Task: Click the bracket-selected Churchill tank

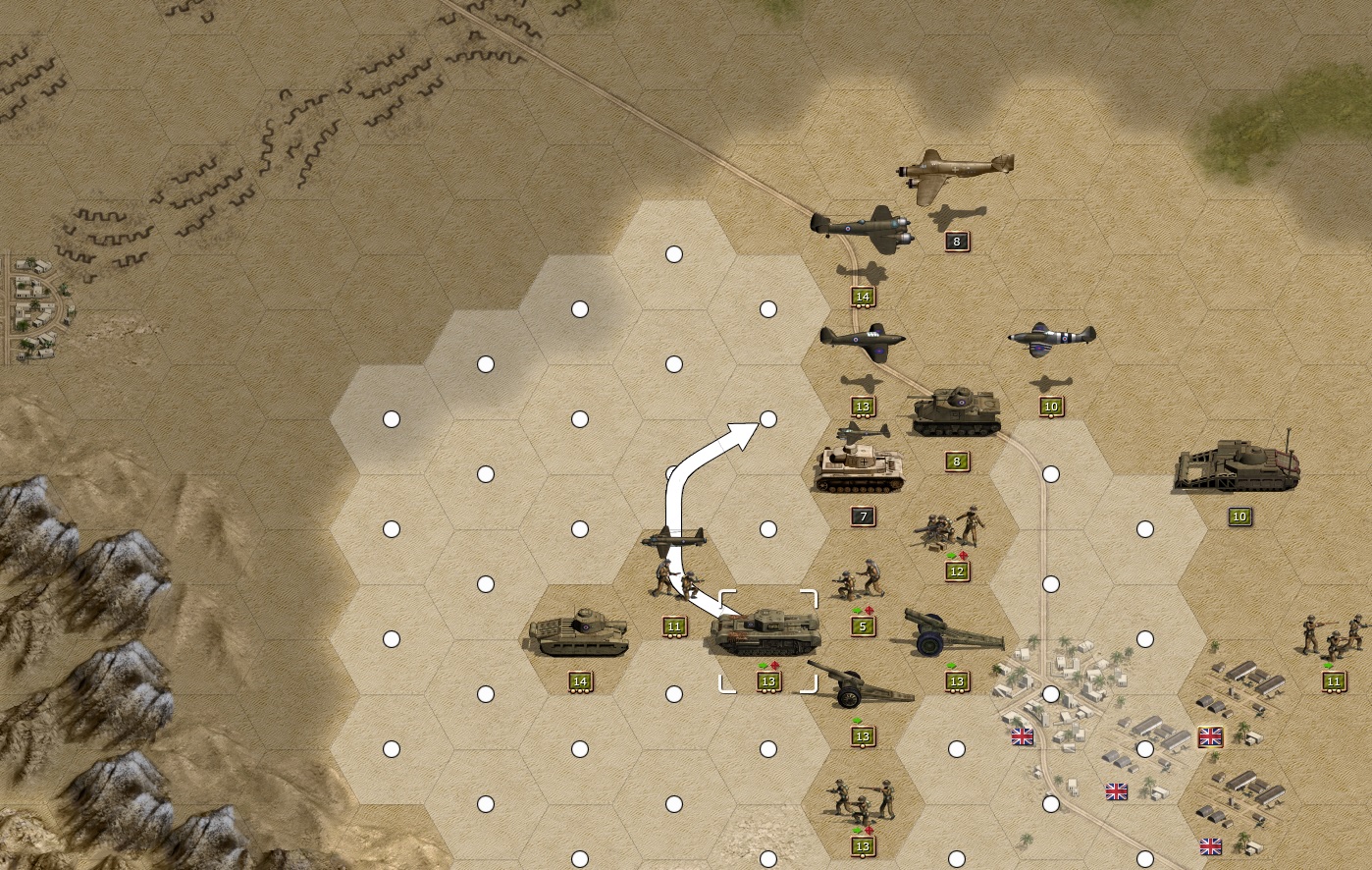Action: pos(768,633)
